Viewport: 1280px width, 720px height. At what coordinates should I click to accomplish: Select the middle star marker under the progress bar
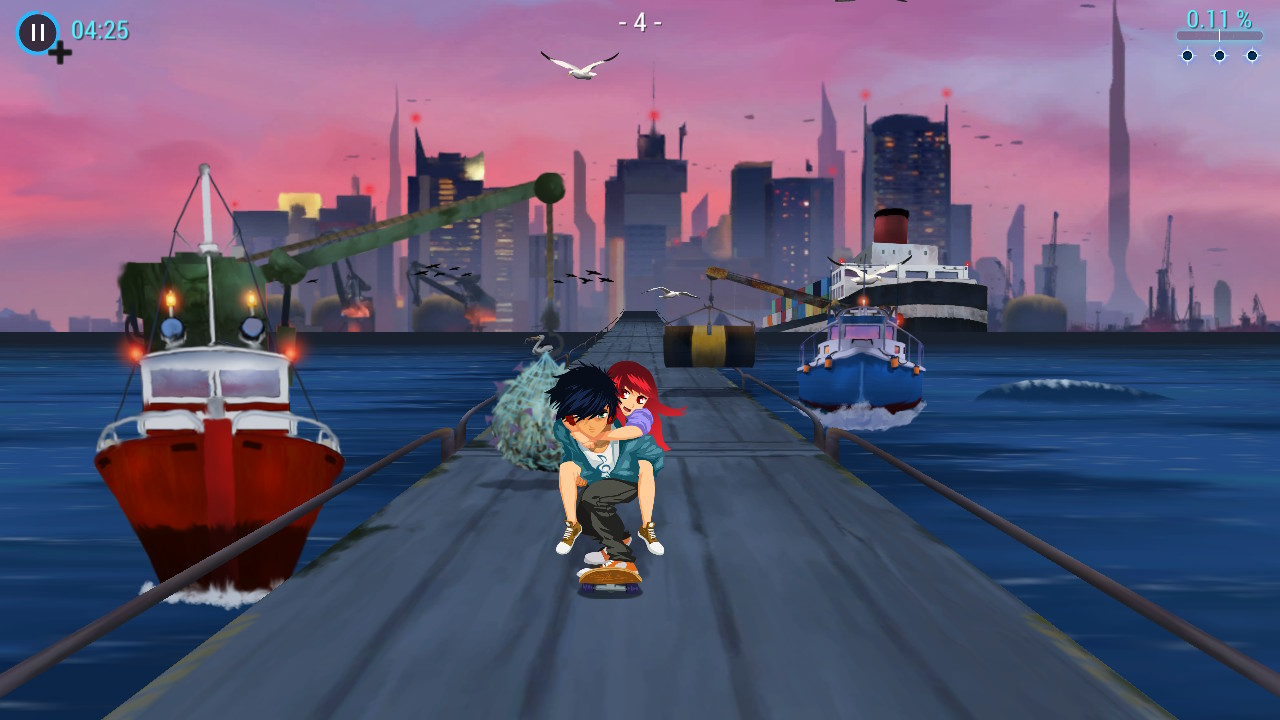(x=1219, y=56)
